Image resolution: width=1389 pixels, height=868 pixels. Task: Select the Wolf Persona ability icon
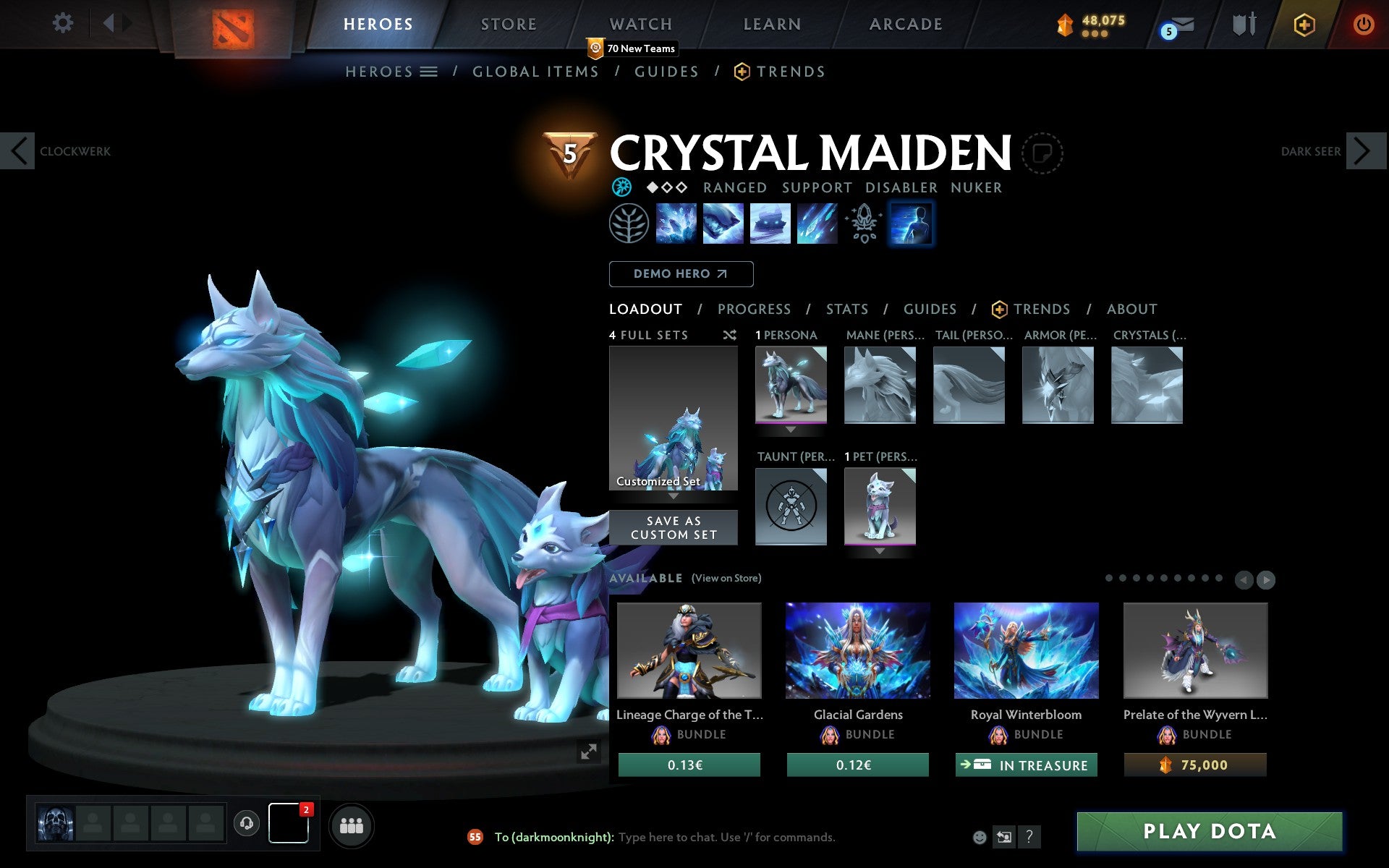(912, 223)
